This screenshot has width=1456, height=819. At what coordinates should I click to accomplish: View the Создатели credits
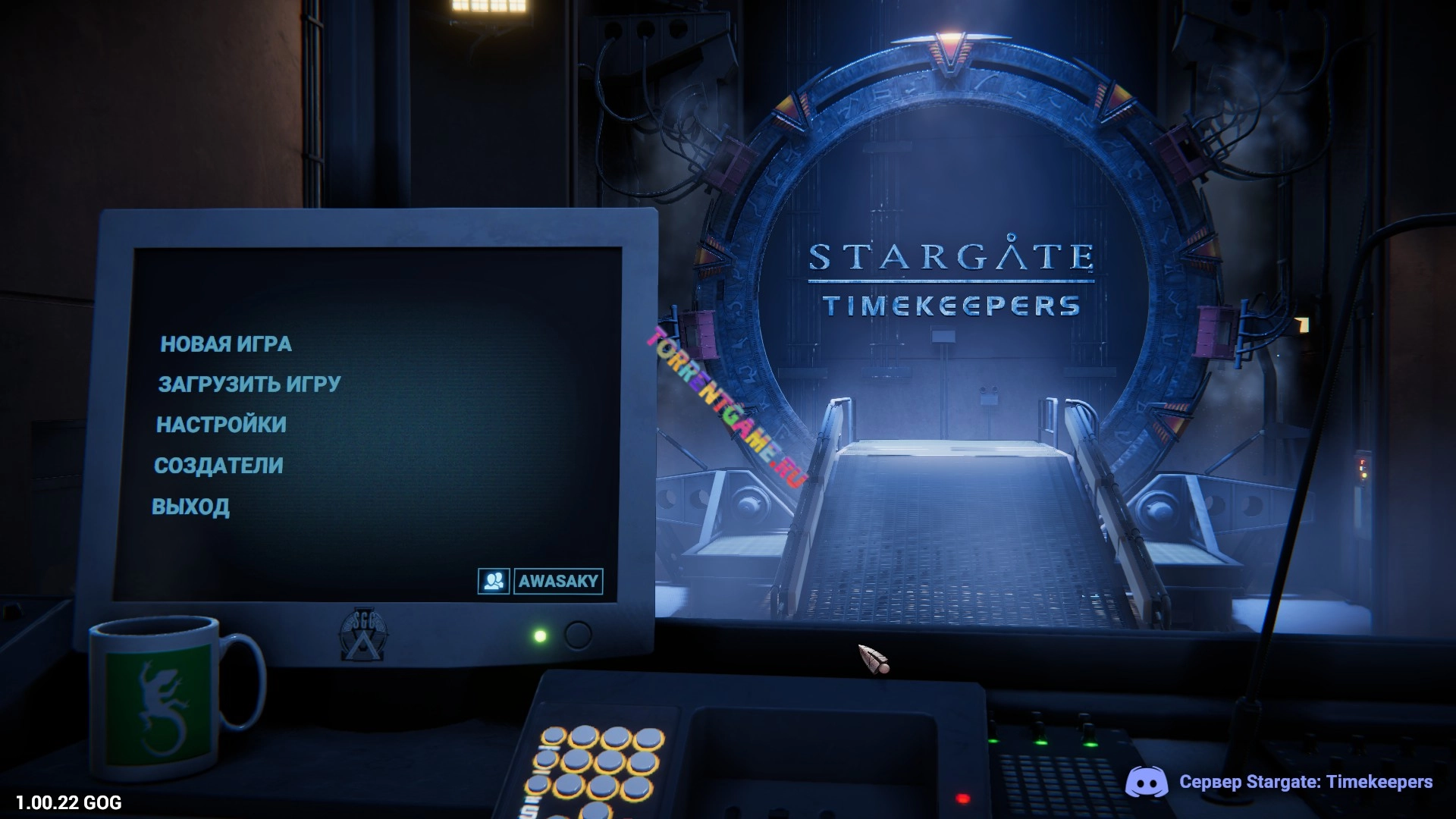point(218,466)
